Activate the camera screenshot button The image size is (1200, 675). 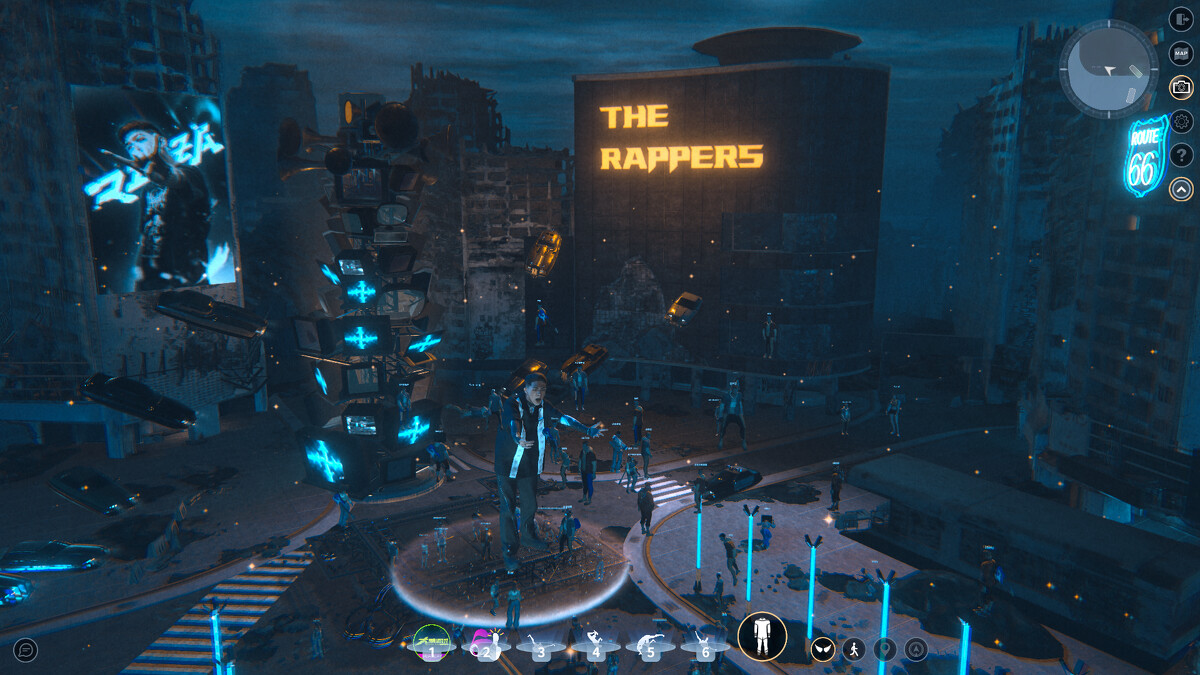point(1181,87)
